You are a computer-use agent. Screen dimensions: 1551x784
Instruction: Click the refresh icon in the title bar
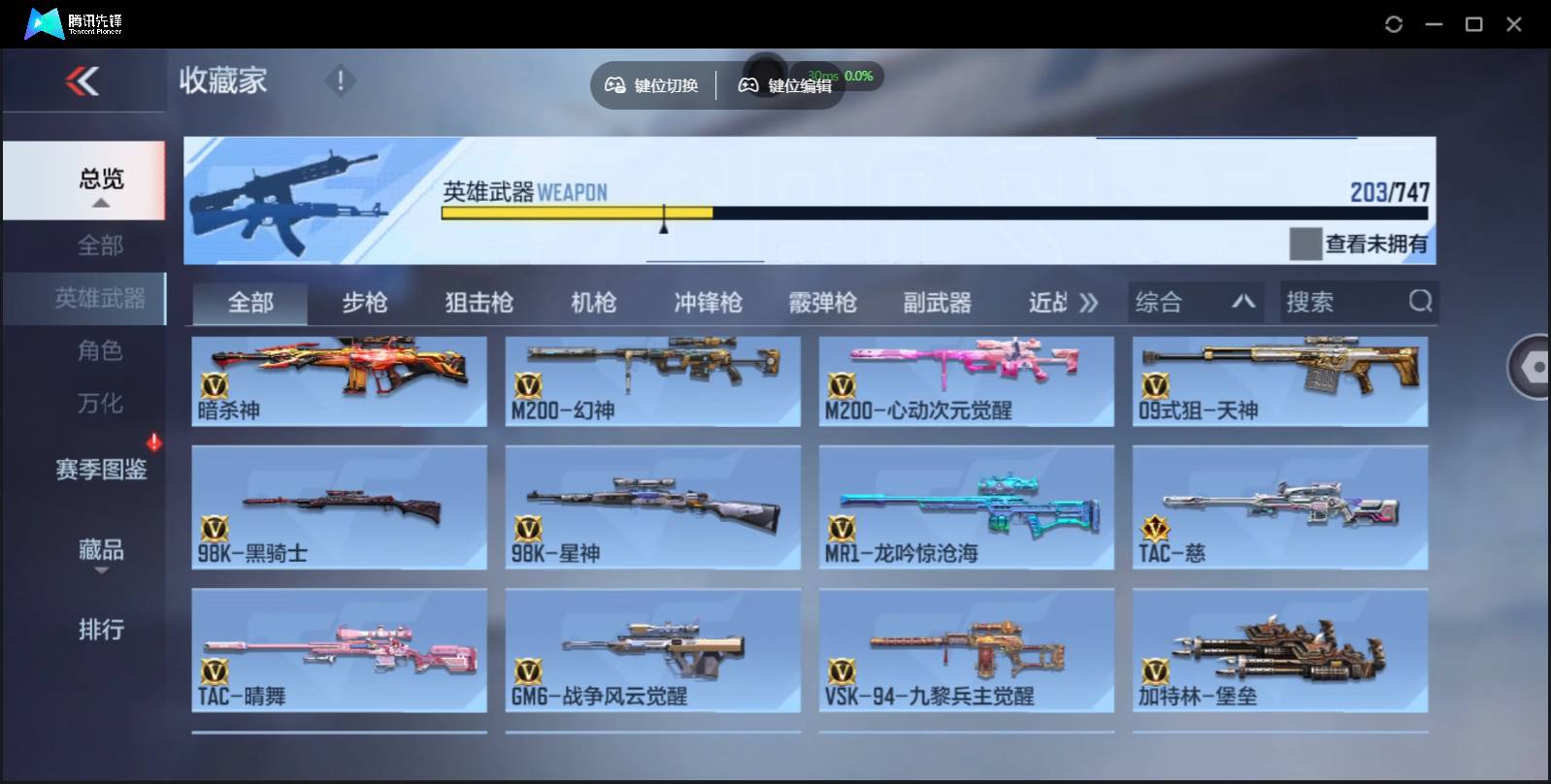coord(1394,22)
